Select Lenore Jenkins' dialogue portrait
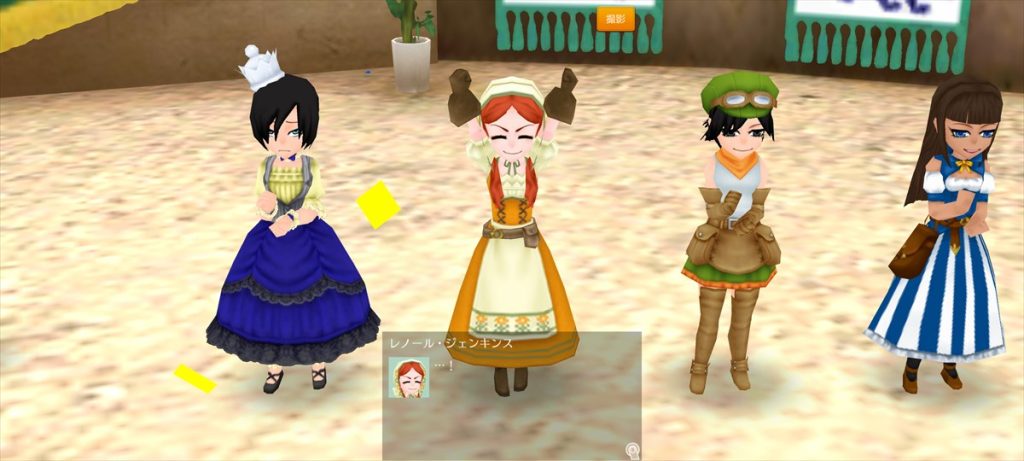 (x=409, y=377)
